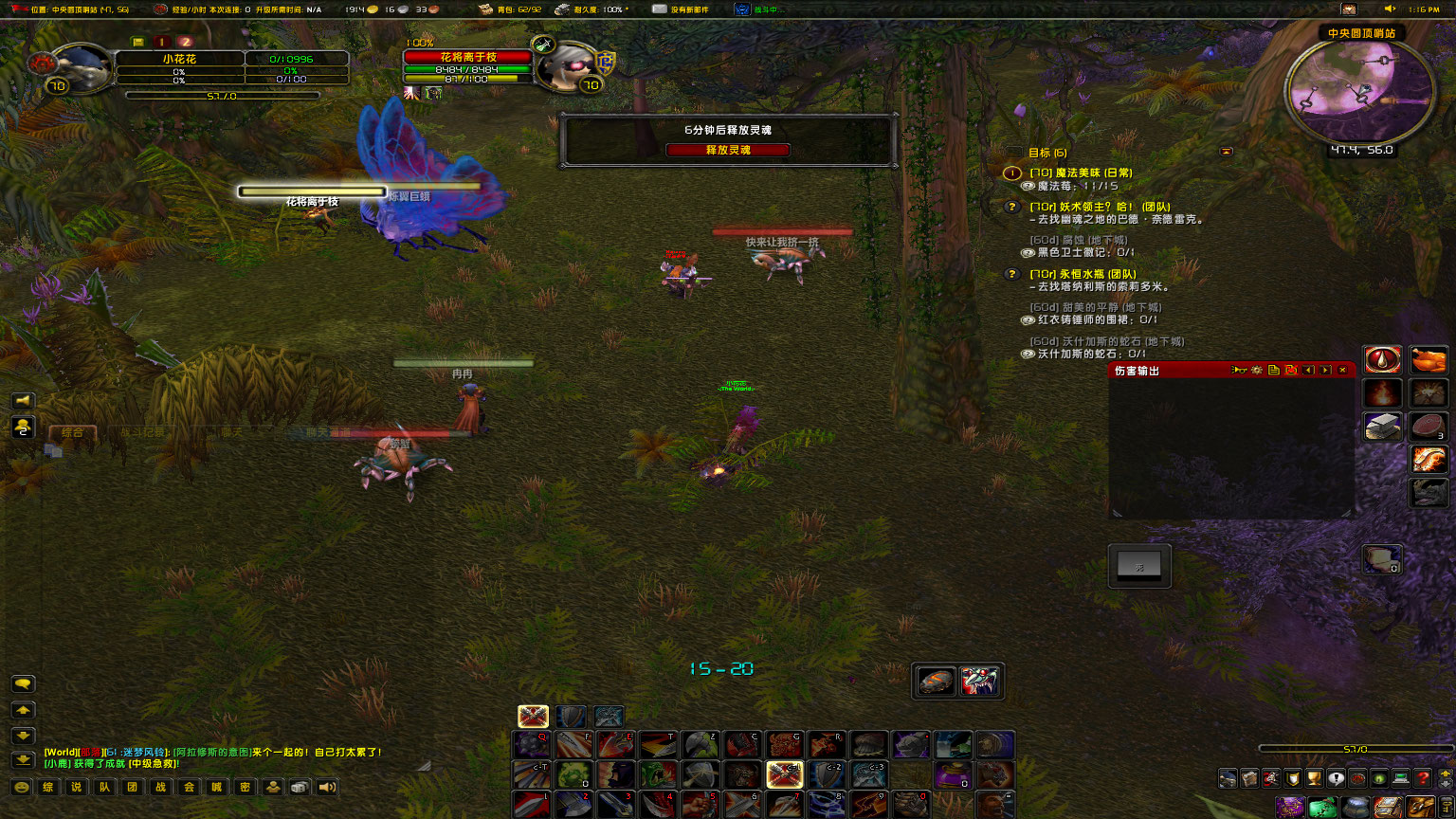This screenshot has width=1456, height=819.
Task: Toggle the crossed-out bar icon on damage meter
Action: pos(1290,371)
